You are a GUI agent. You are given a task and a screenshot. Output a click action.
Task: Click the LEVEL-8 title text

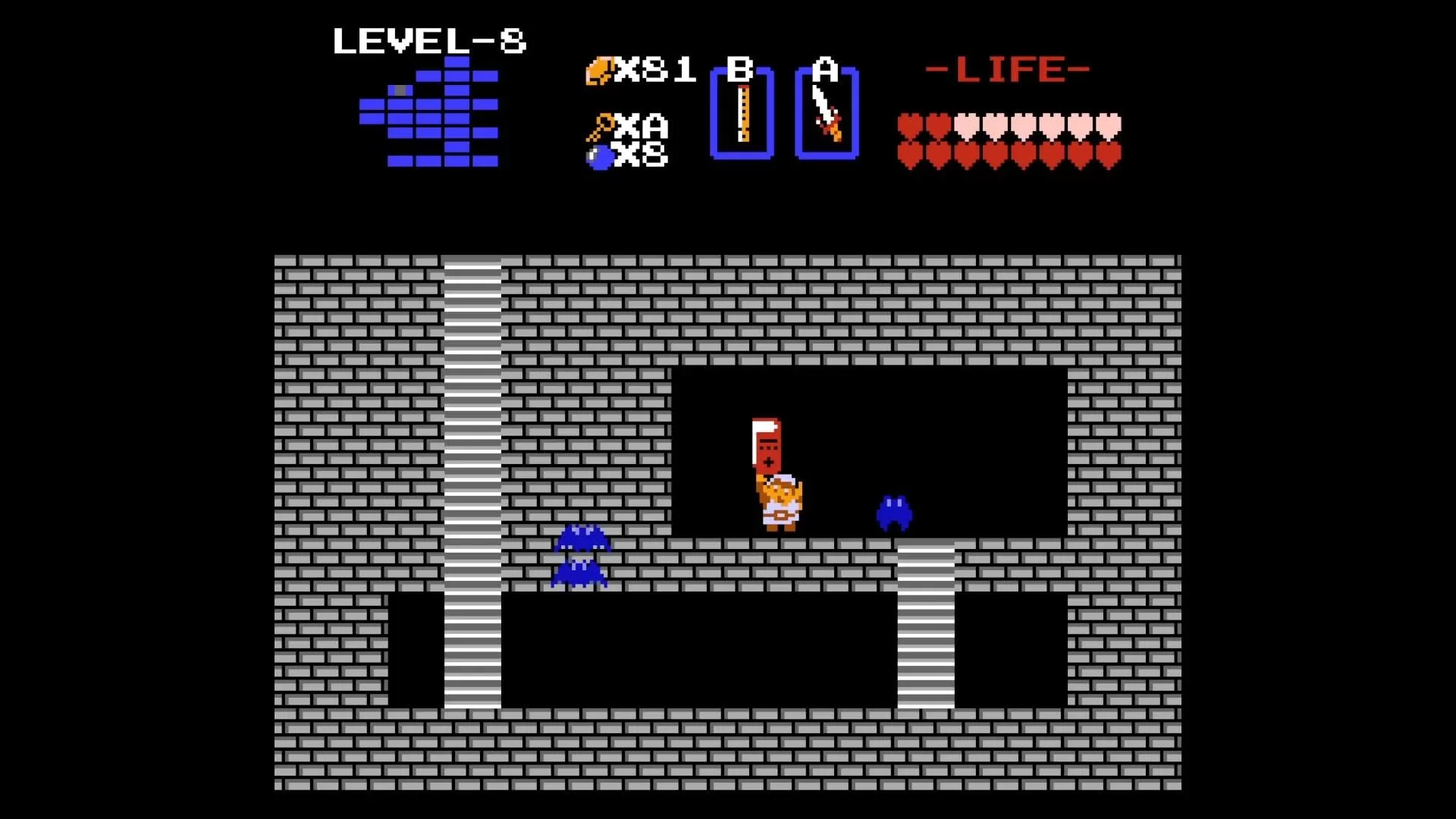pyautogui.click(x=430, y=42)
